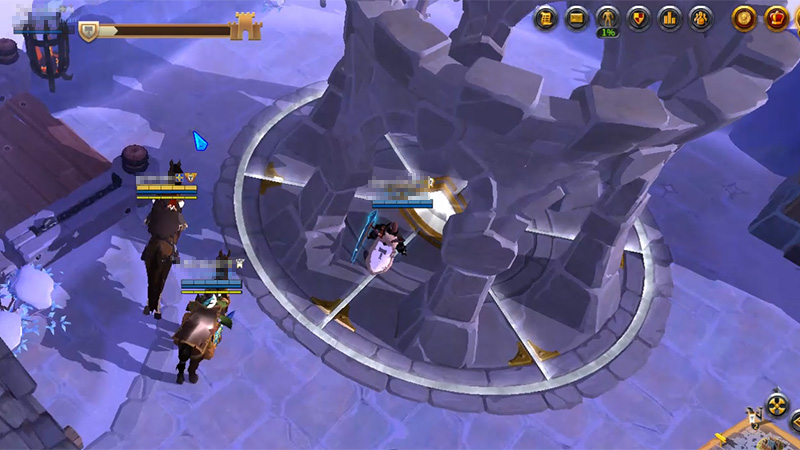
Task: Open the mail envelope icon
Action: 576,17
